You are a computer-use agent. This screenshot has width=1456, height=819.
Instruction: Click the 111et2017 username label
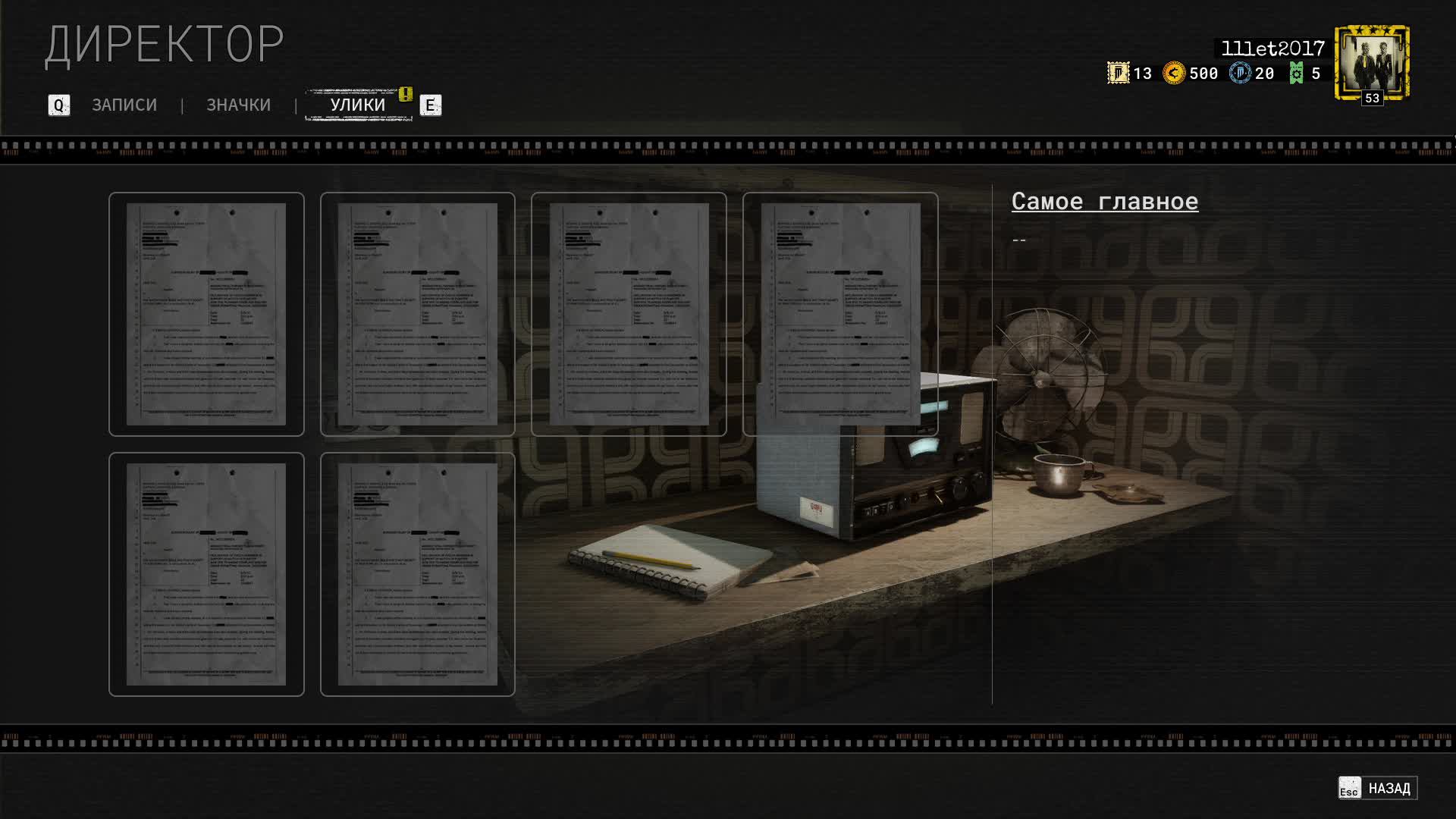pos(1271,47)
